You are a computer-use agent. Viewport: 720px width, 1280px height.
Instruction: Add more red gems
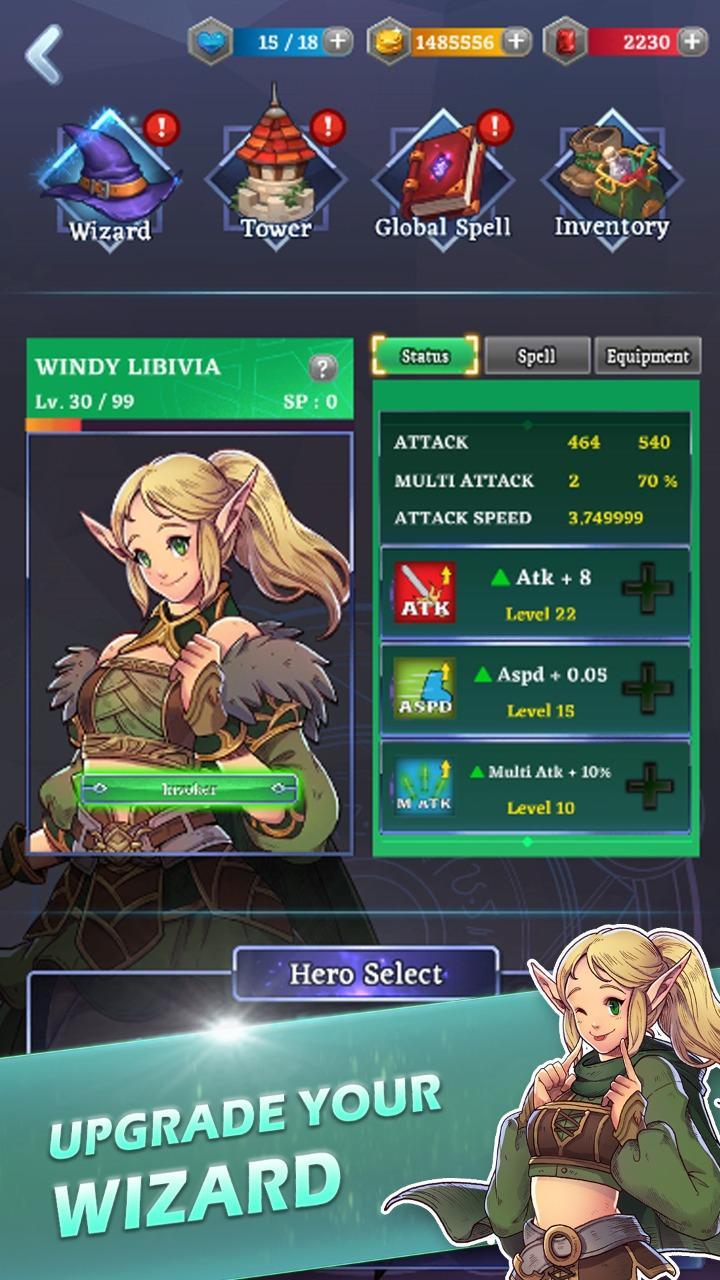692,42
